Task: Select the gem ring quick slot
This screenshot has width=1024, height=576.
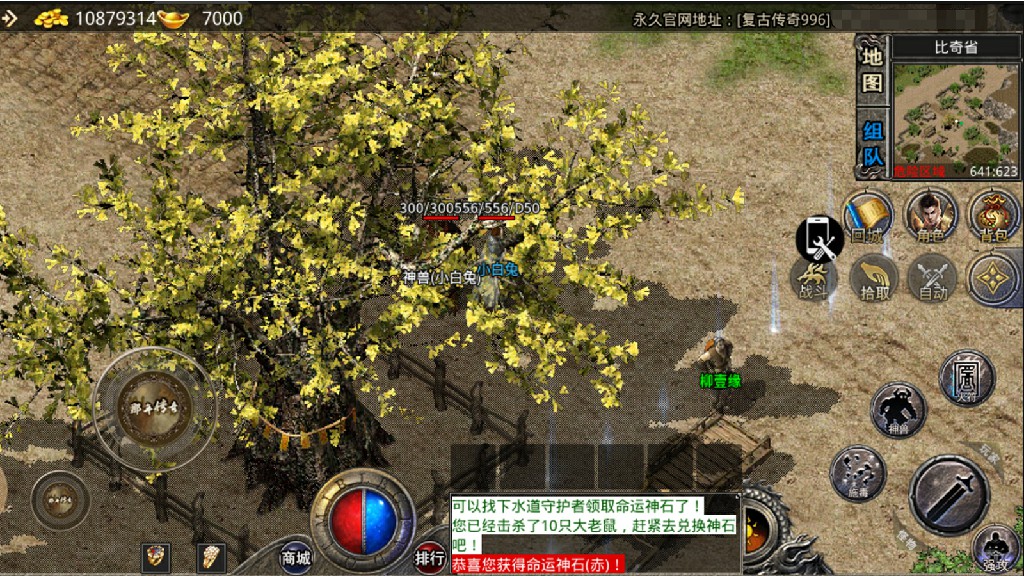Action: (155, 556)
